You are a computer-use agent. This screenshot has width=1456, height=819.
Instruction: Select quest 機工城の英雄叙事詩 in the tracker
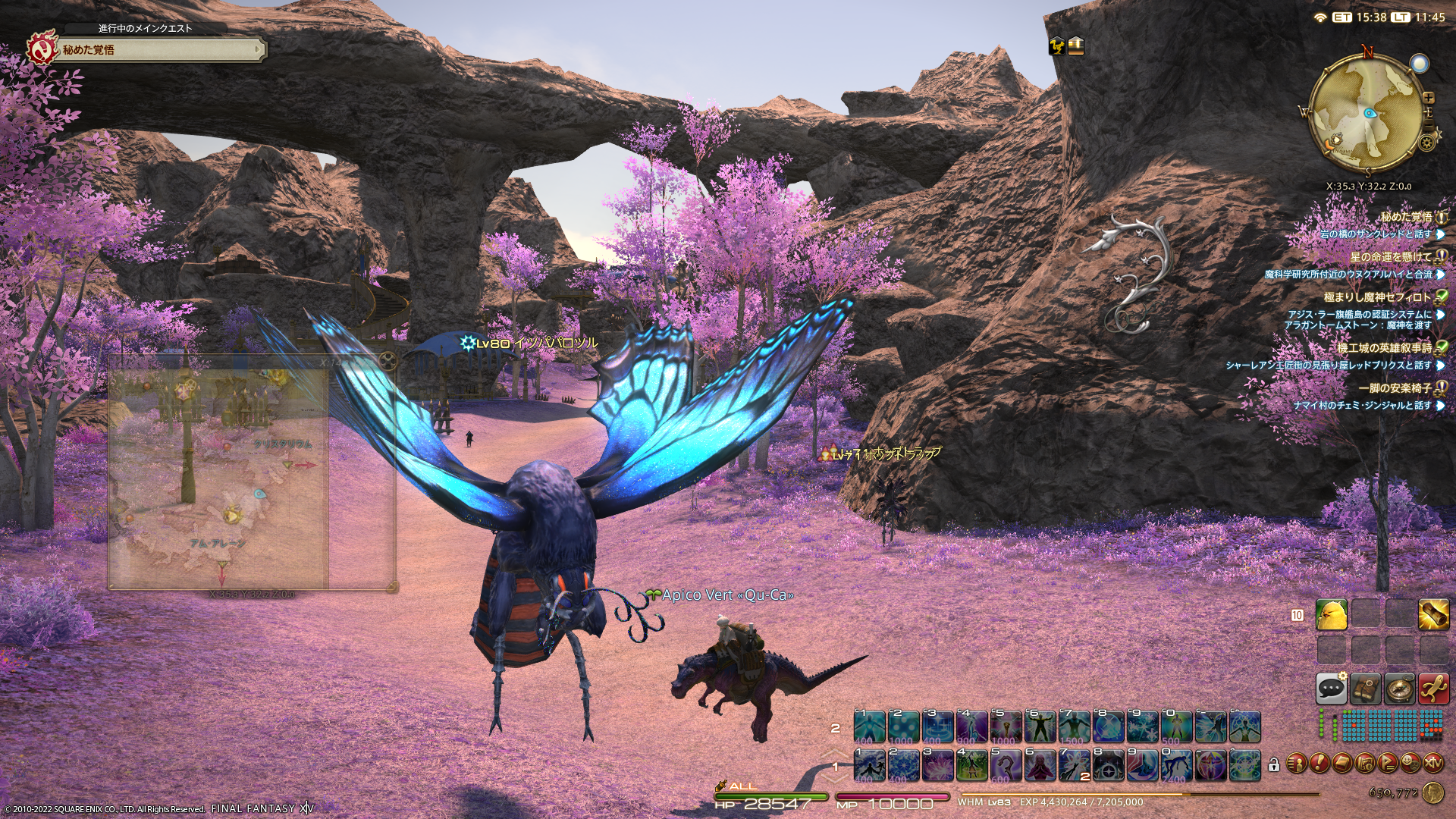coord(1384,348)
